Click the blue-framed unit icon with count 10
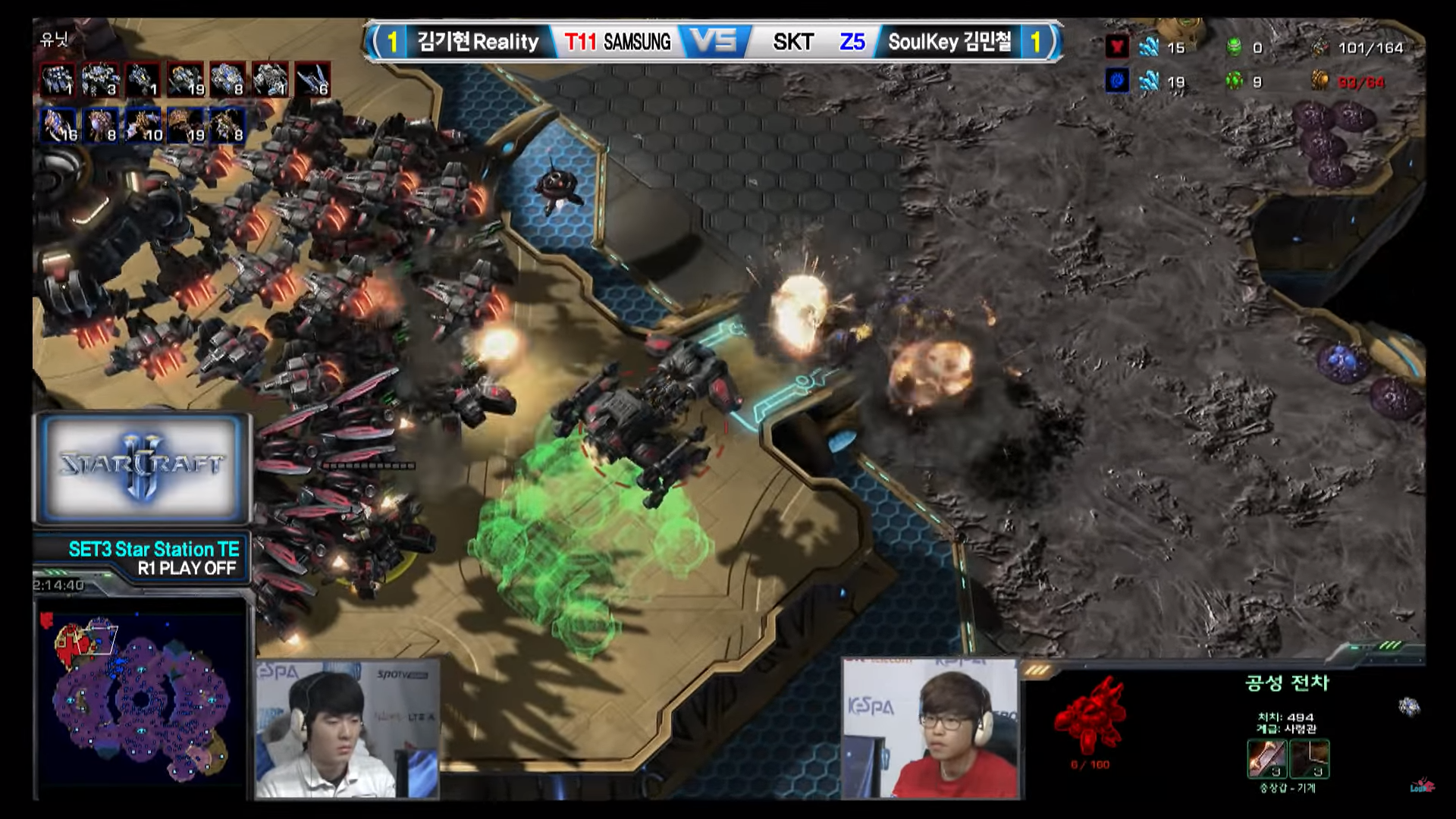The width and height of the screenshot is (1456, 819). coord(143,125)
